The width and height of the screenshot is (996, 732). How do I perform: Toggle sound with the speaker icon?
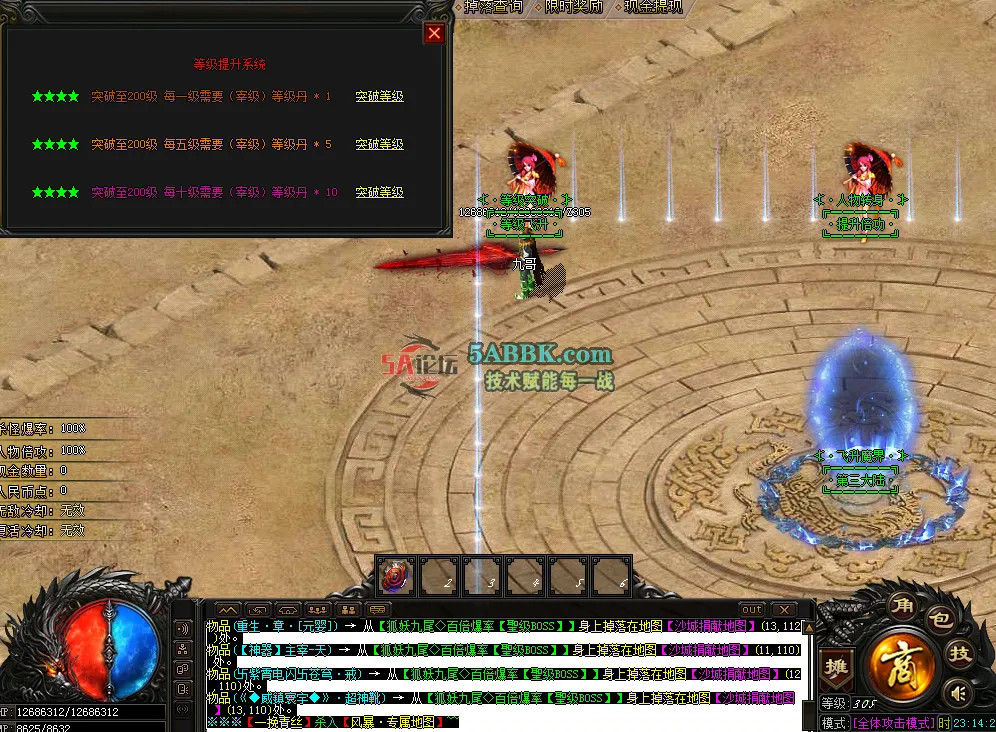[x=959, y=692]
